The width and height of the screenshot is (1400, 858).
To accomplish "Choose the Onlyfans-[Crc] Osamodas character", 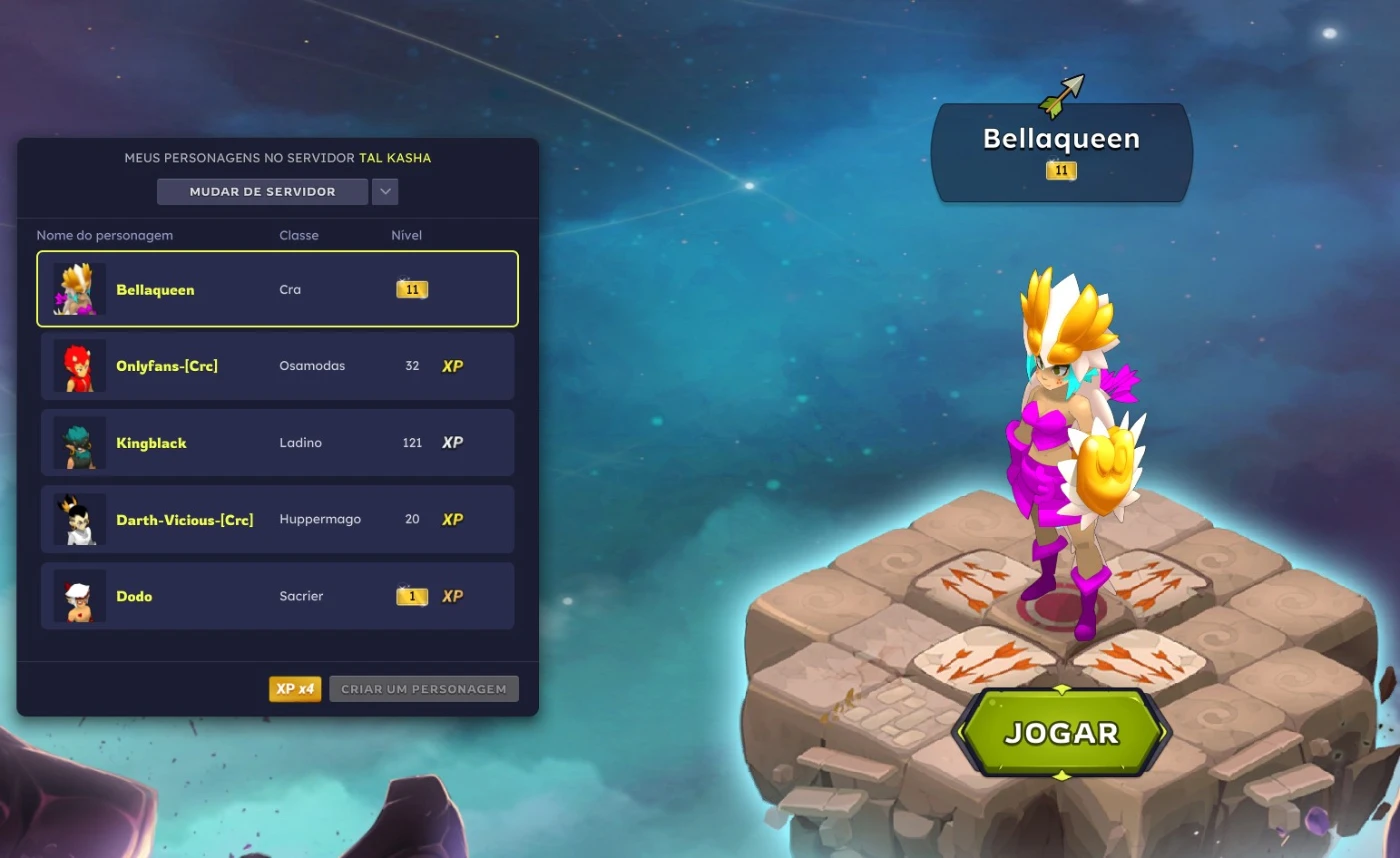I will [277, 366].
